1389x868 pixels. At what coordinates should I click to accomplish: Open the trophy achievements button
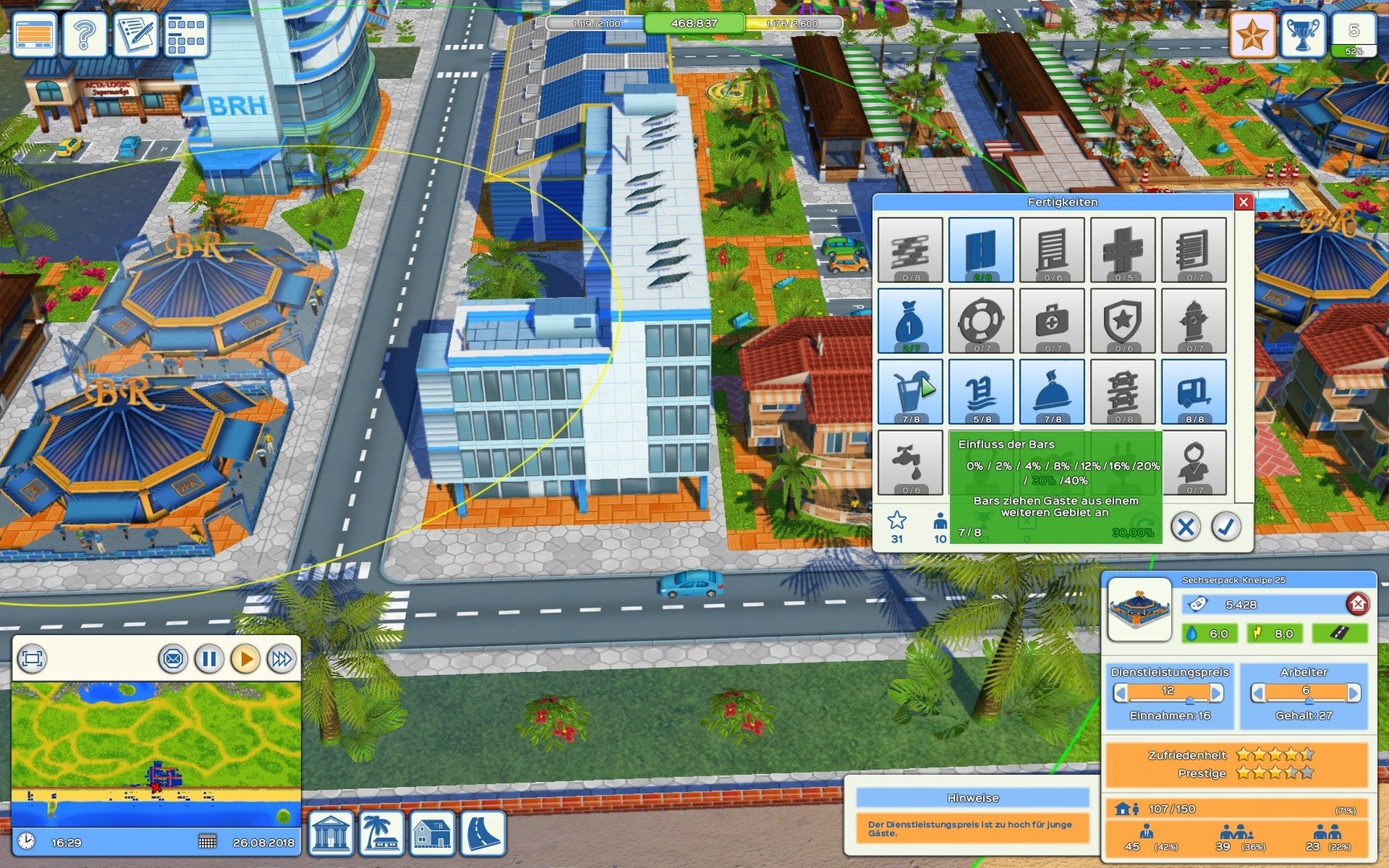1302,34
